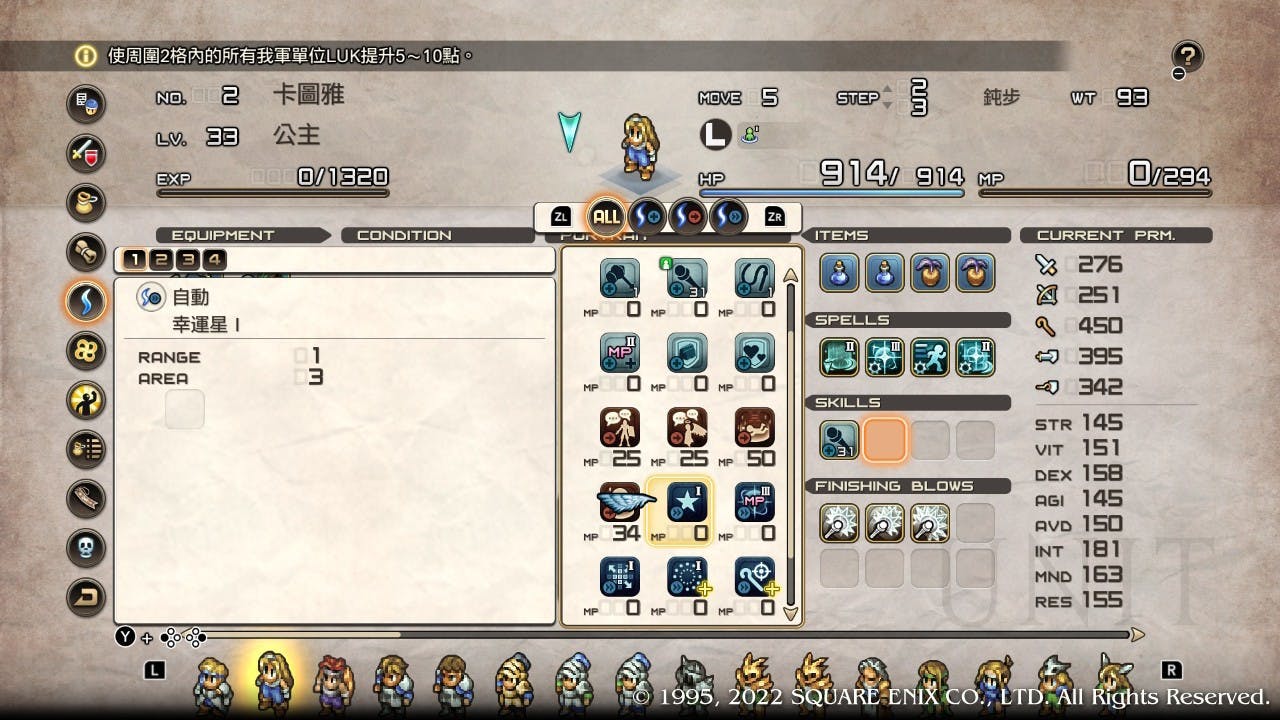Select the MP II plus skill icon

tap(620, 352)
